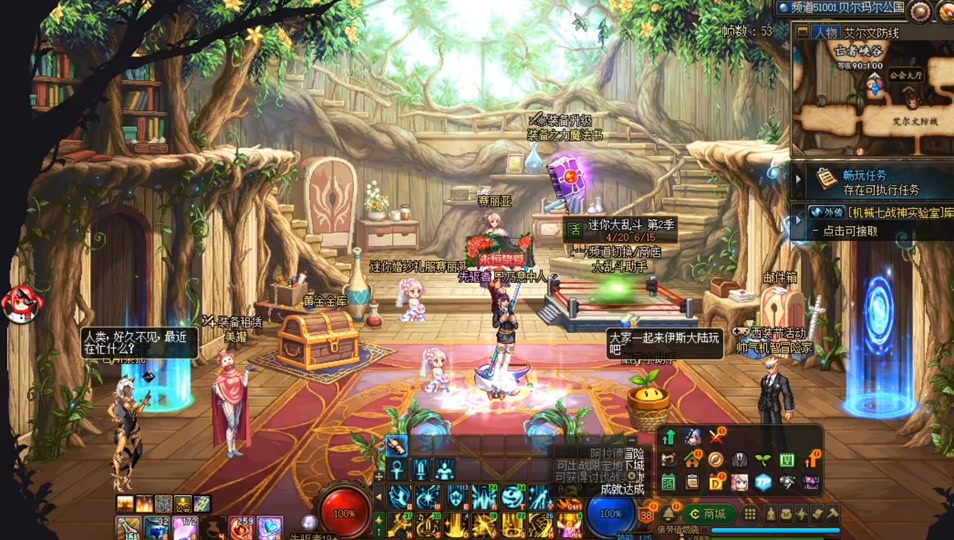Image resolution: width=954 pixels, height=540 pixels.
Task: Click the green sprout icon in menu panel
Action: coord(764,460)
